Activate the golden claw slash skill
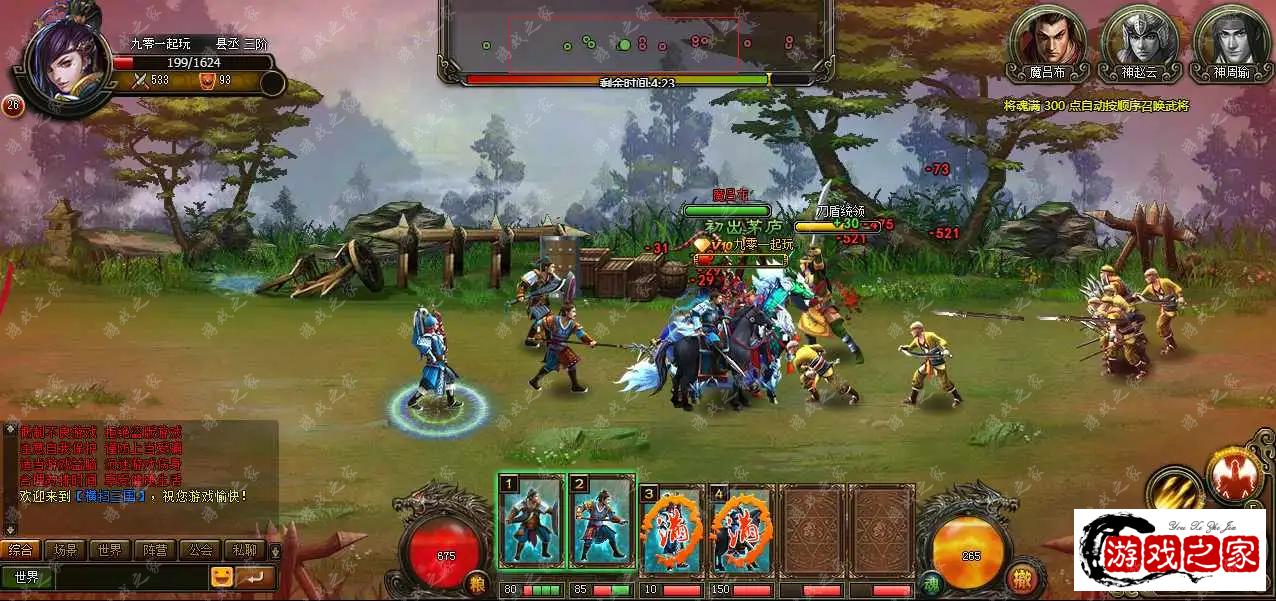1276x601 pixels. click(x=1175, y=490)
